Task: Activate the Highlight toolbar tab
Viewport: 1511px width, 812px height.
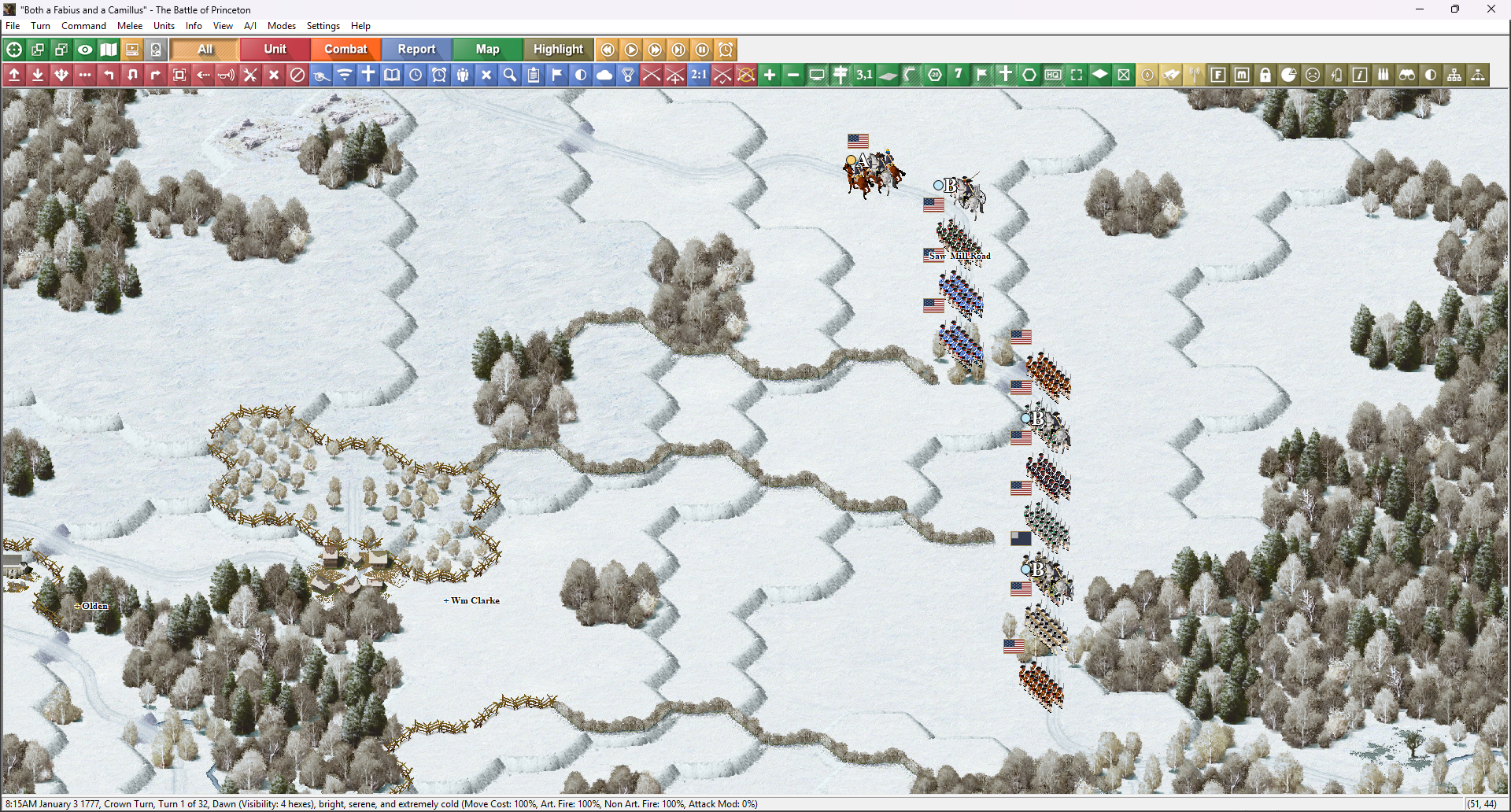Action: pos(558,50)
